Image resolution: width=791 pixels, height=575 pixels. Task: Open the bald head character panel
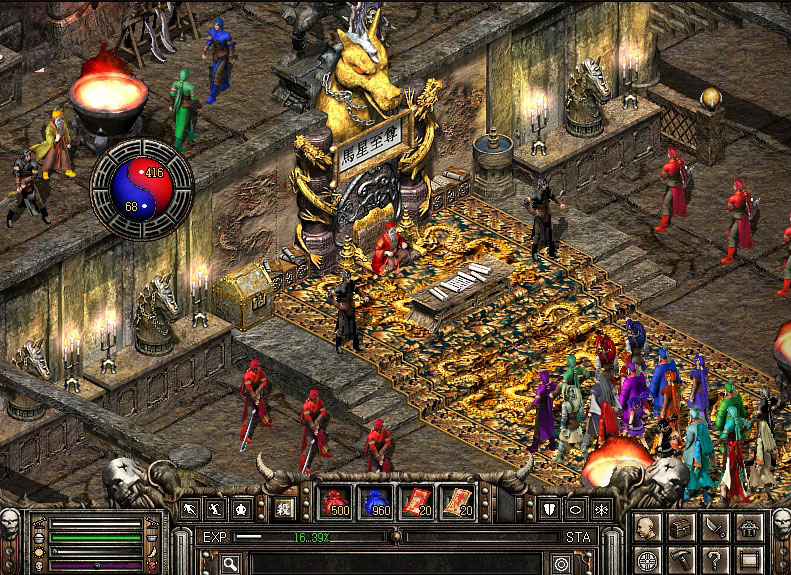coord(647,526)
